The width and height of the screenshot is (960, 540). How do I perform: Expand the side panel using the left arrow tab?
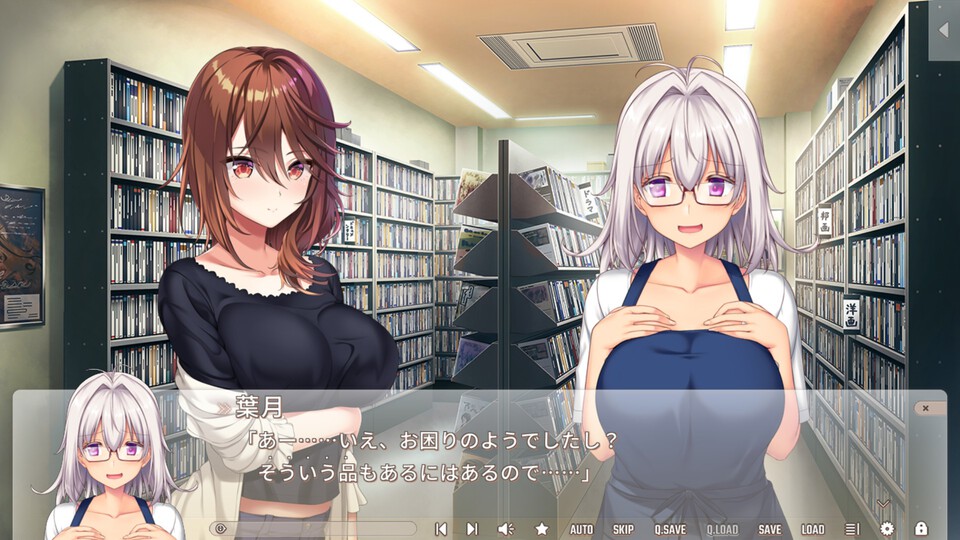(943, 30)
